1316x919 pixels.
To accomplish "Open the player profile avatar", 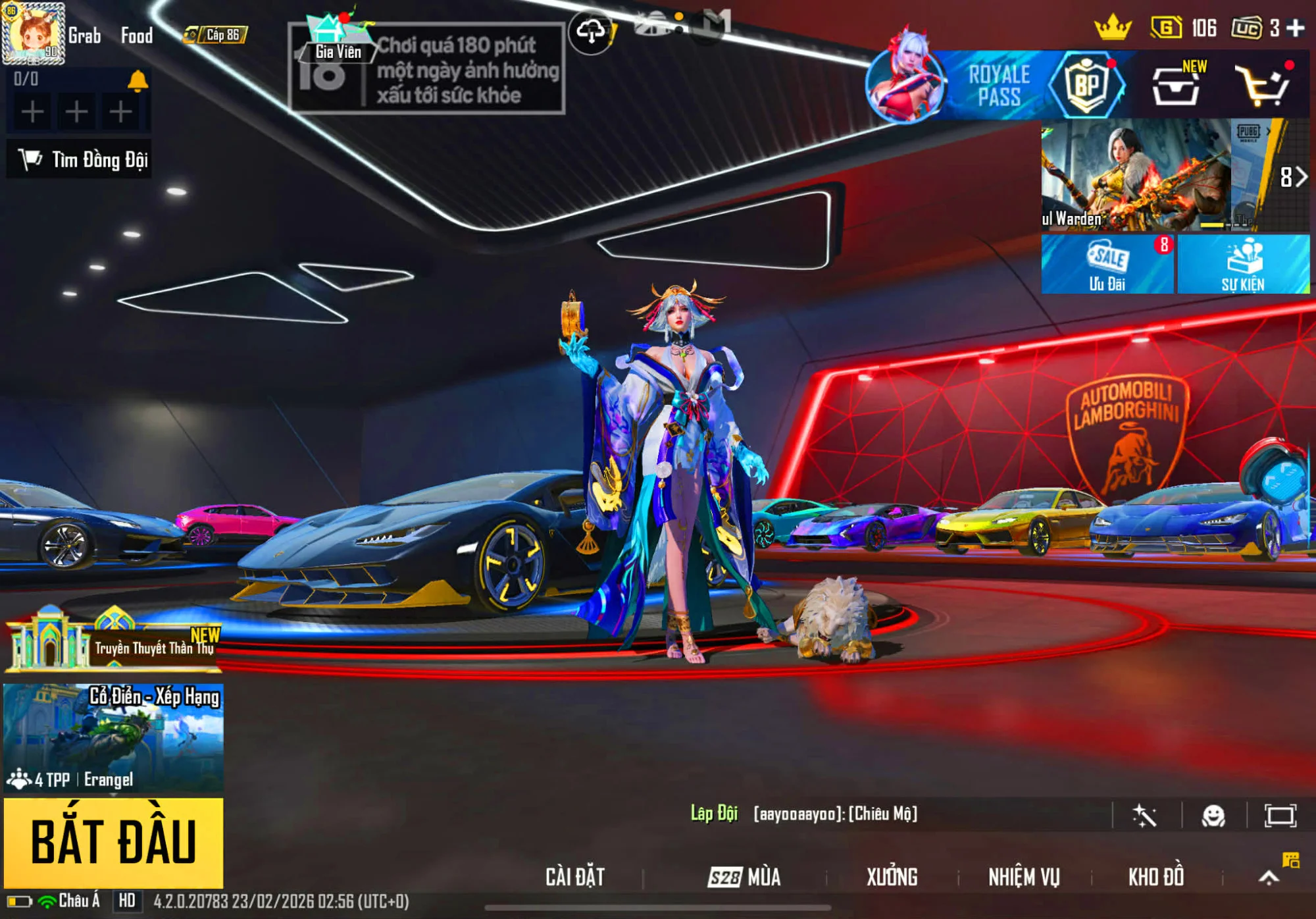I will pos(33,34).
